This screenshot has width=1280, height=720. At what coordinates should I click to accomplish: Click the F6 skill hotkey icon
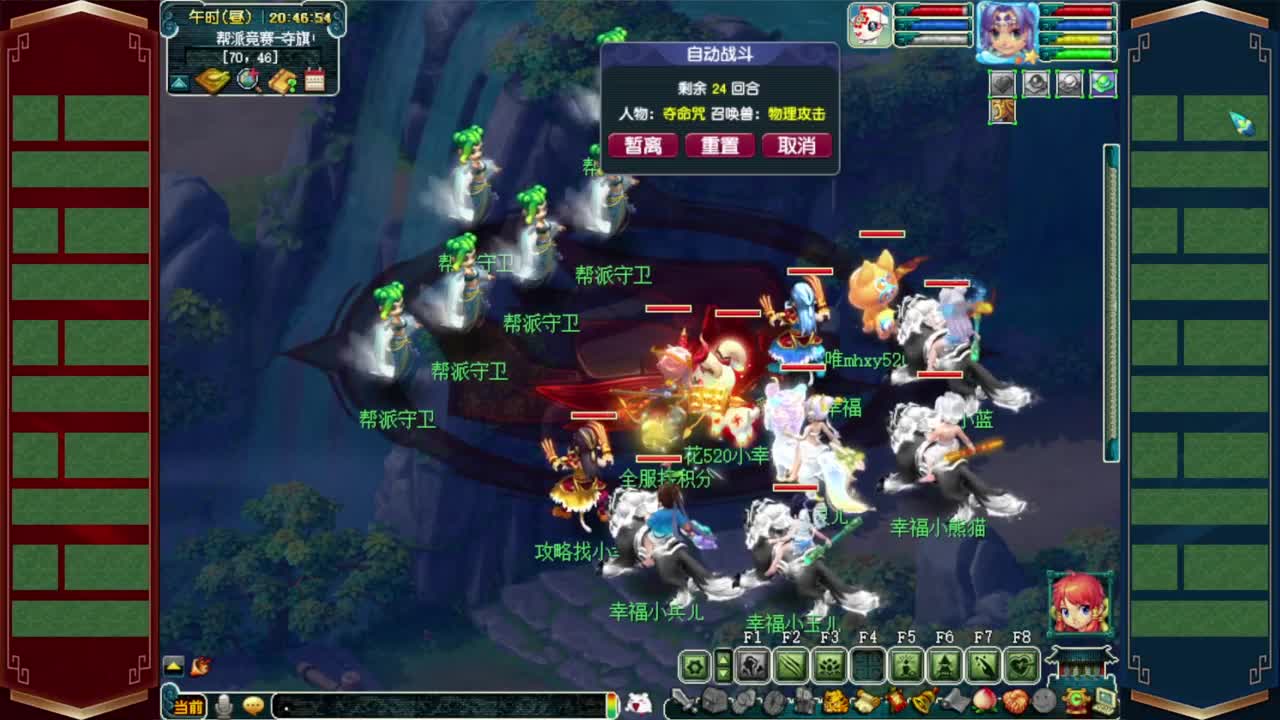click(x=946, y=663)
